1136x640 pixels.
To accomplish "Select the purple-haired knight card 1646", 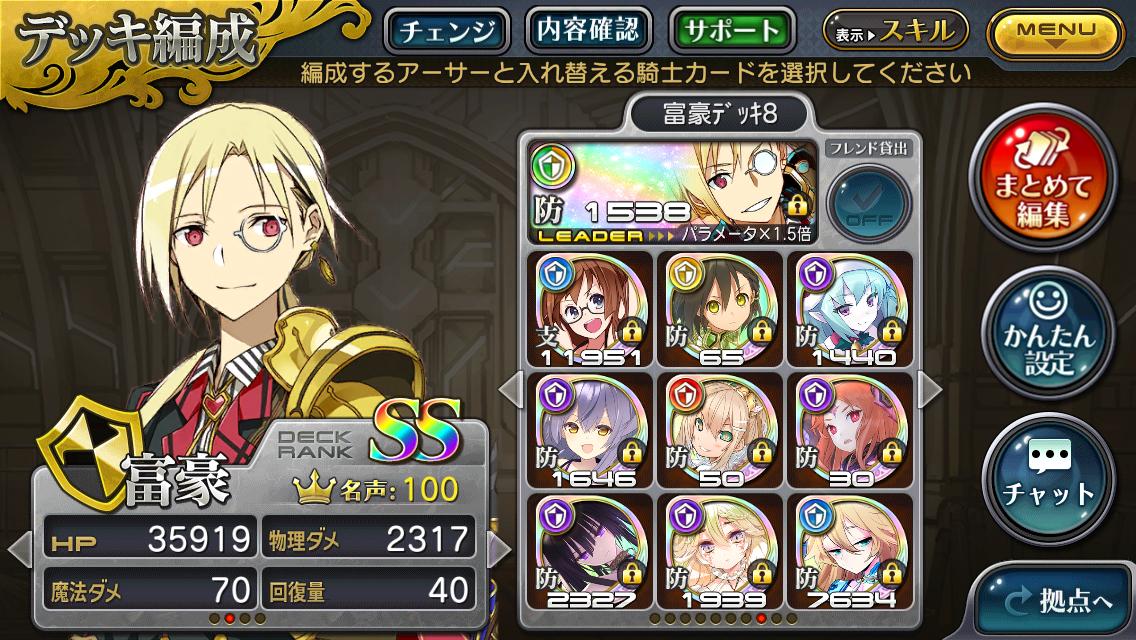I will (592, 430).
